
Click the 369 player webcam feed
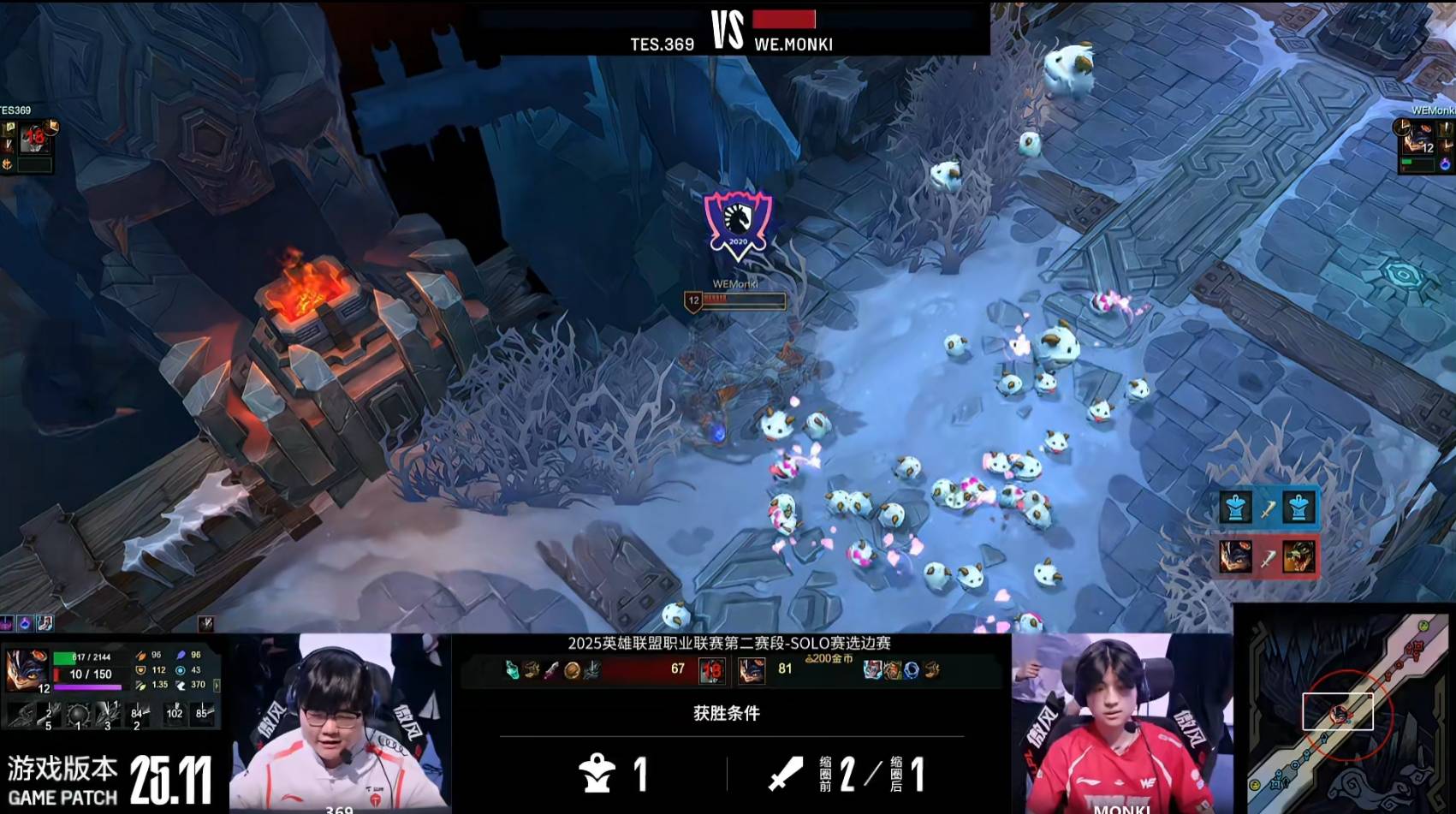339,722
